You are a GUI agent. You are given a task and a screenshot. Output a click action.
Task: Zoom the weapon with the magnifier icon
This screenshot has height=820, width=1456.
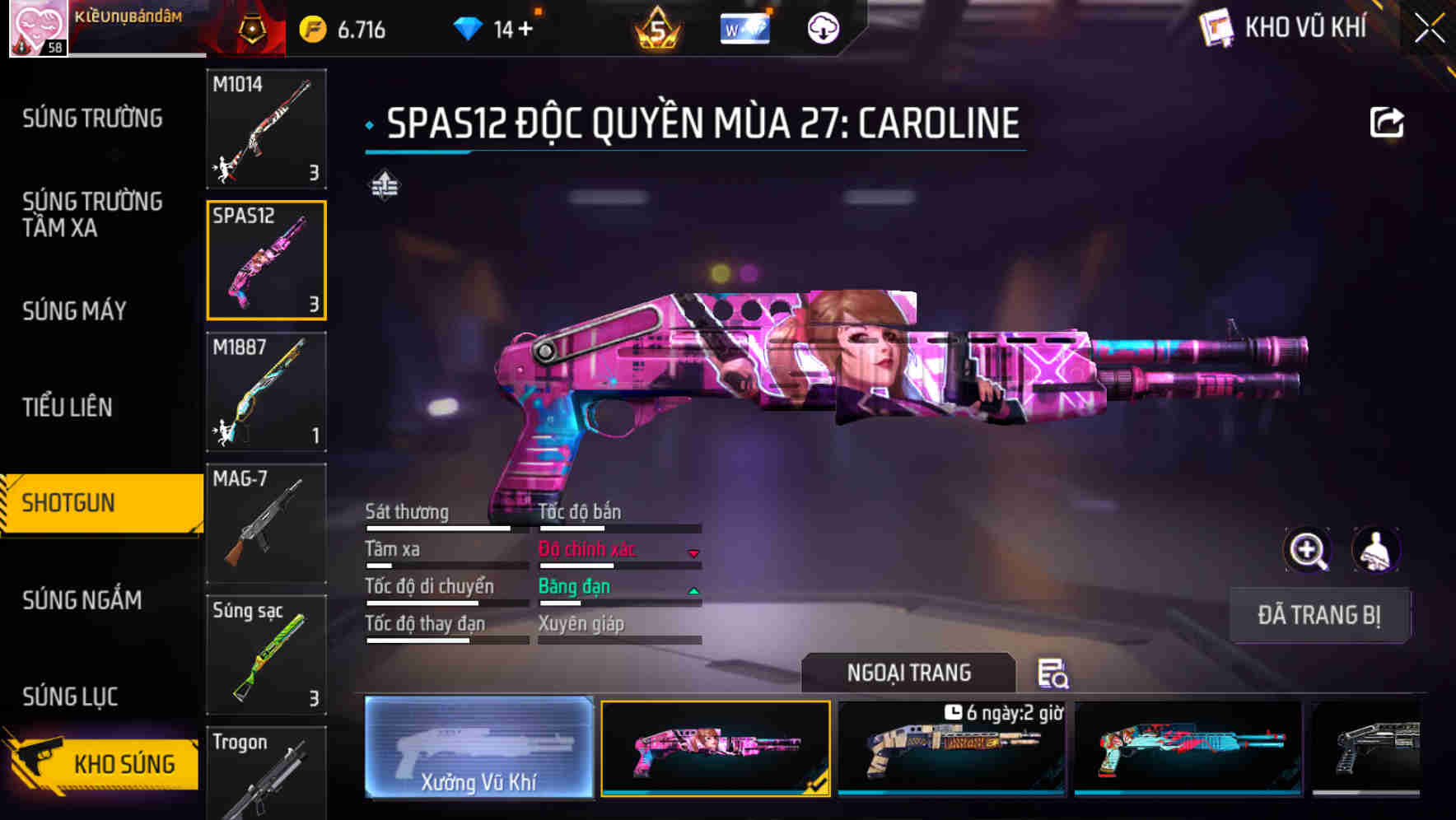click(1308, 550)
